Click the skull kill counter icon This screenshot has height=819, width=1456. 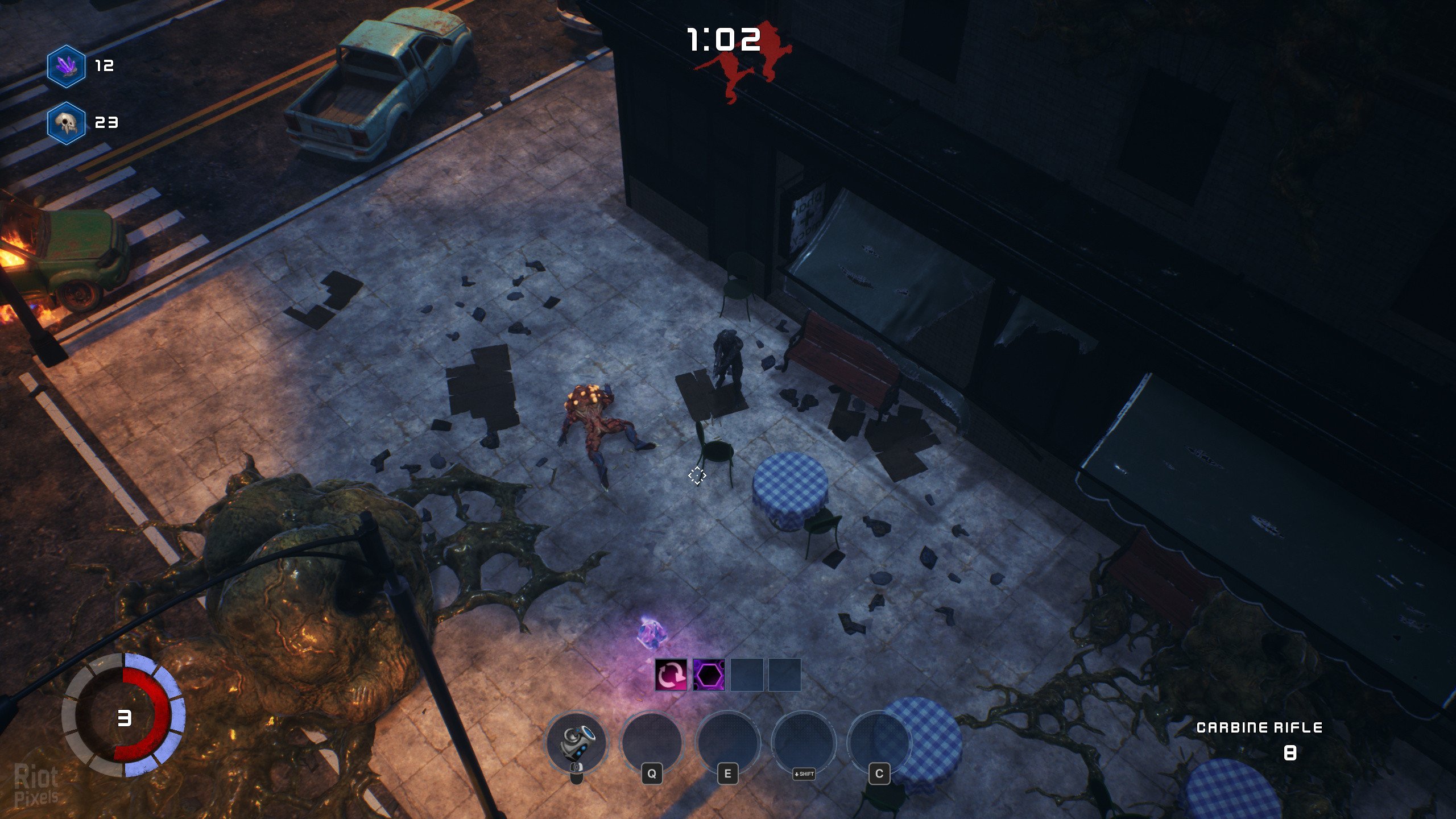click(x=67, y=123)
